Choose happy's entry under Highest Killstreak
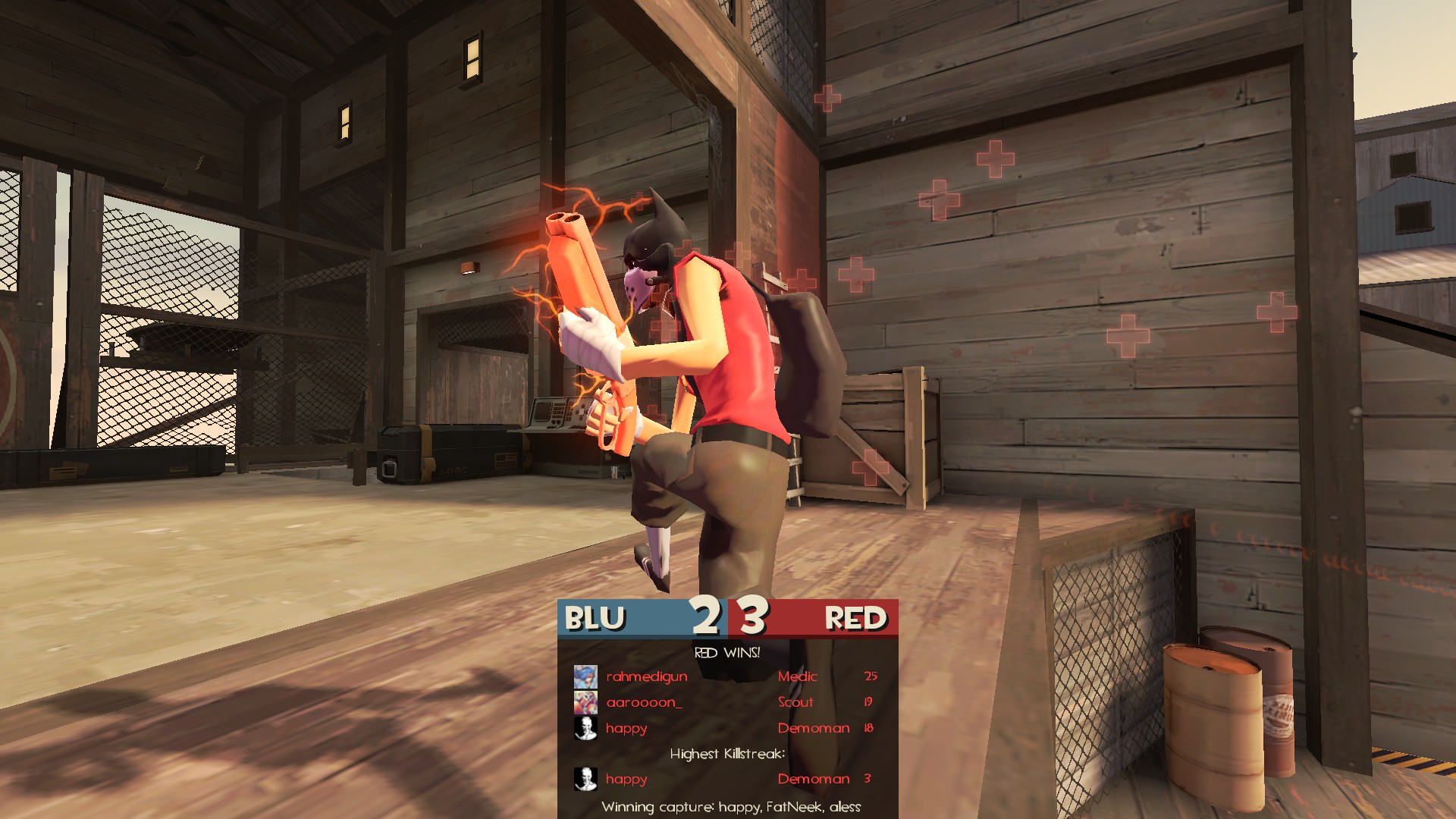The width and height of the screenshot is (1456, 819). pos(726,779)
